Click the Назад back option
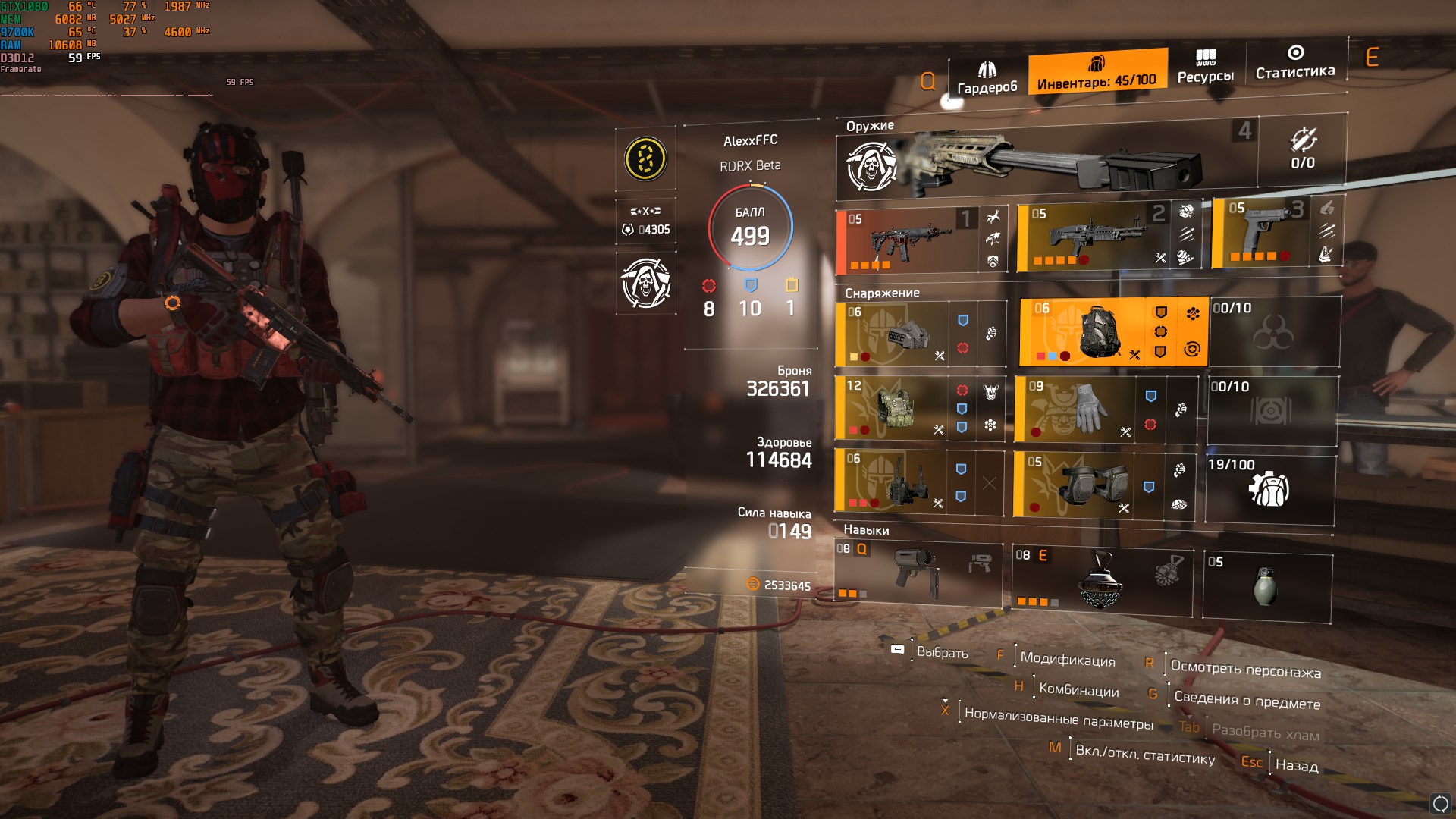Viewport: 1456px width, 819px height. pyautogui.click(x=1296, y=766)
